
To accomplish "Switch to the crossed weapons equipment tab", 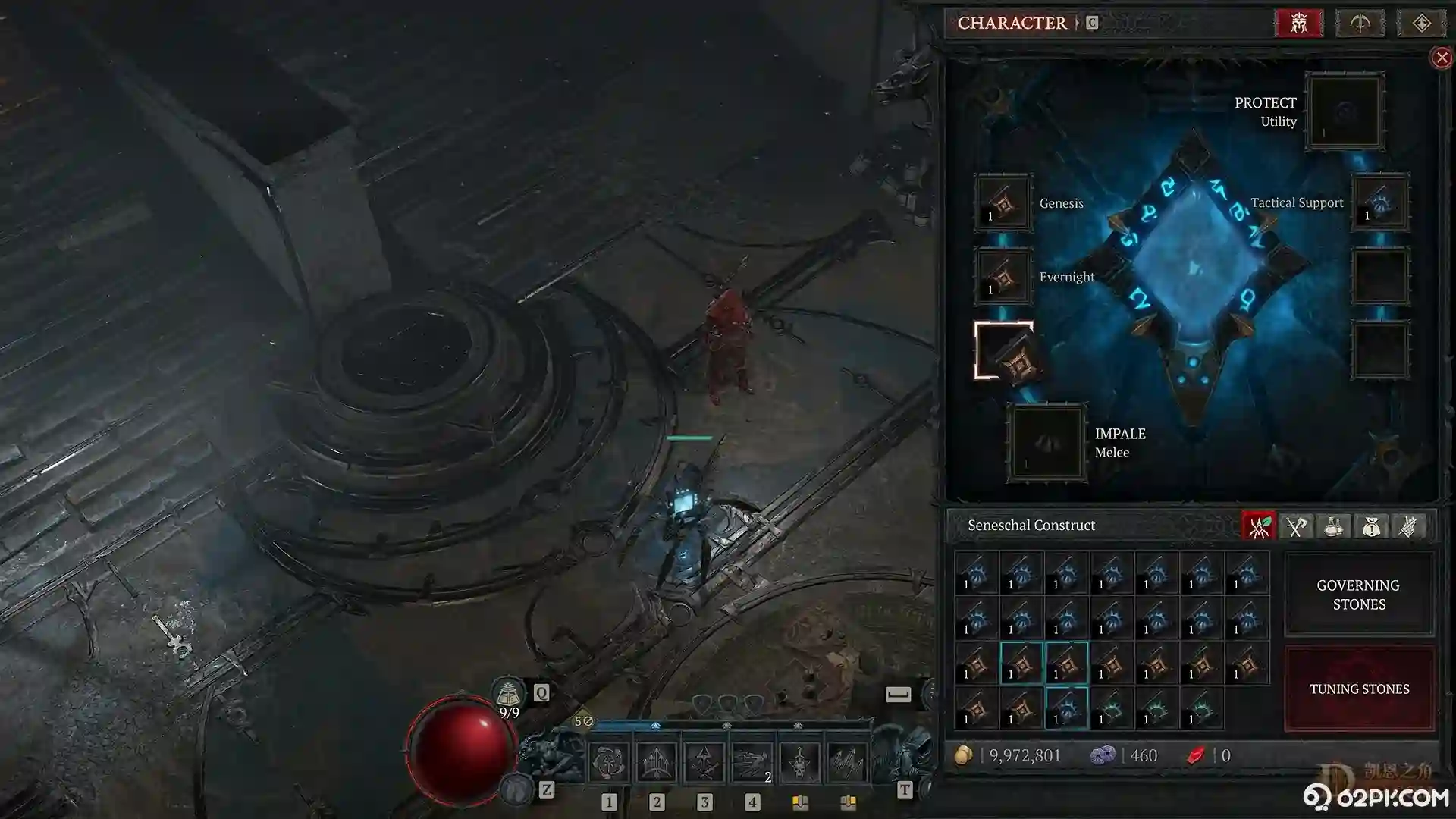I will (x=1296, y=526).
